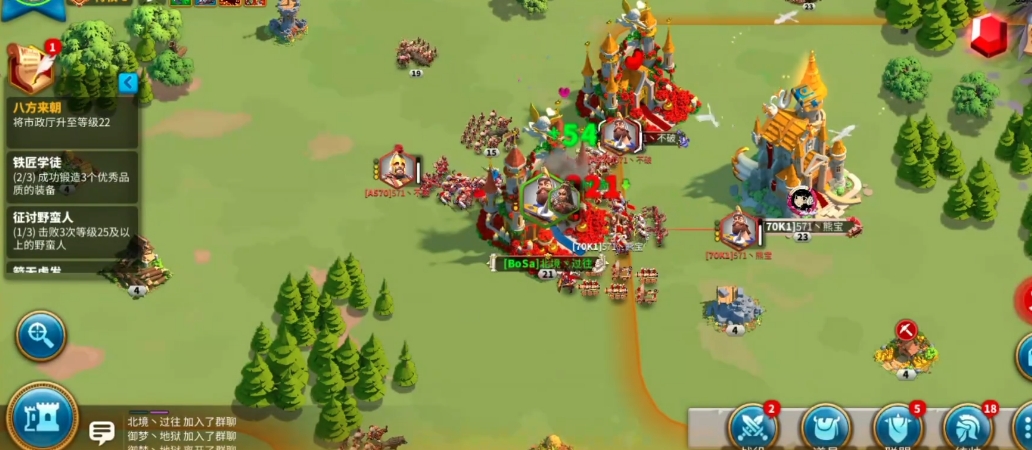Open the commander helmet menu
The image size is (1032, 450).
pos(968,428)
